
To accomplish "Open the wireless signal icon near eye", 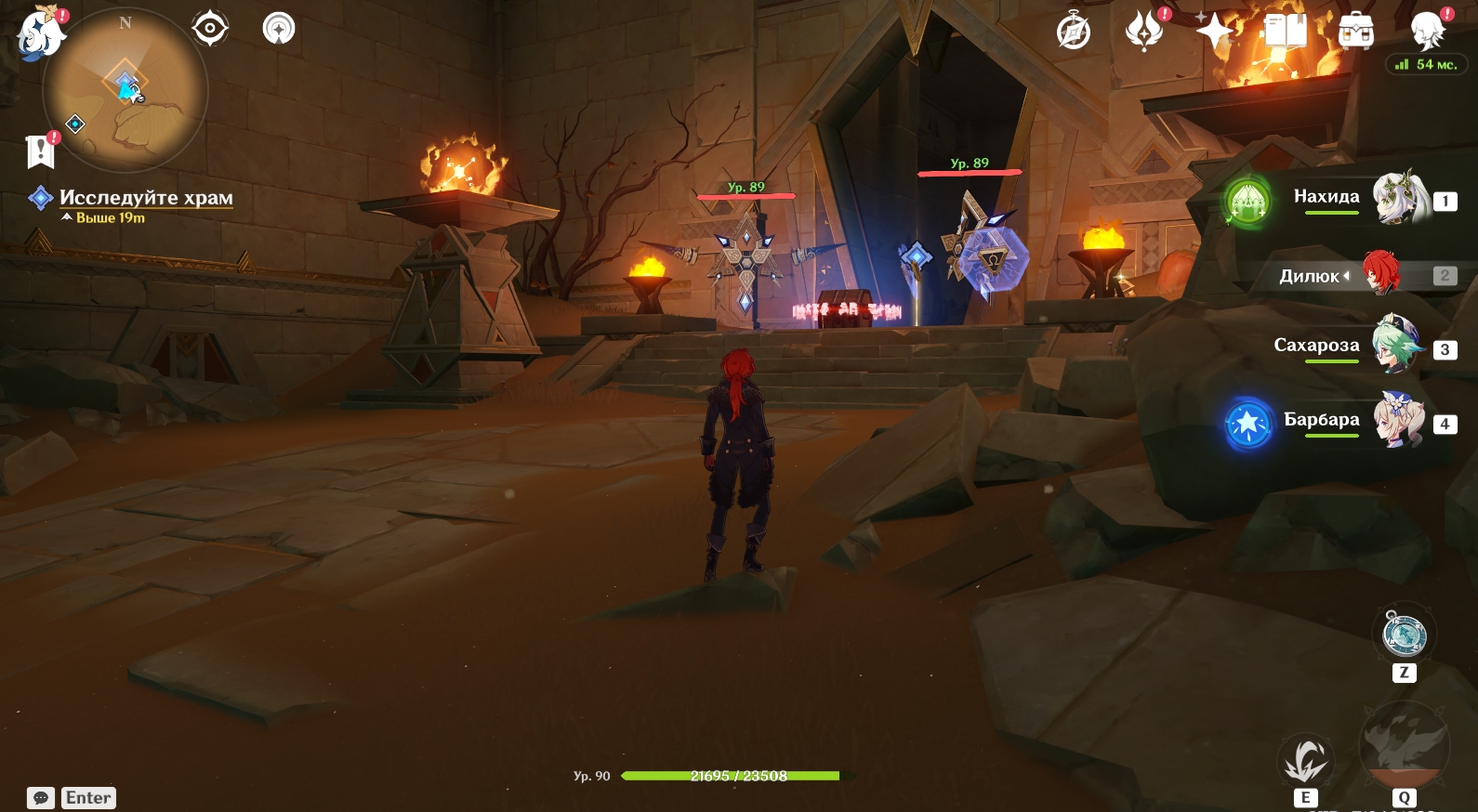I will tap(279, 29).
